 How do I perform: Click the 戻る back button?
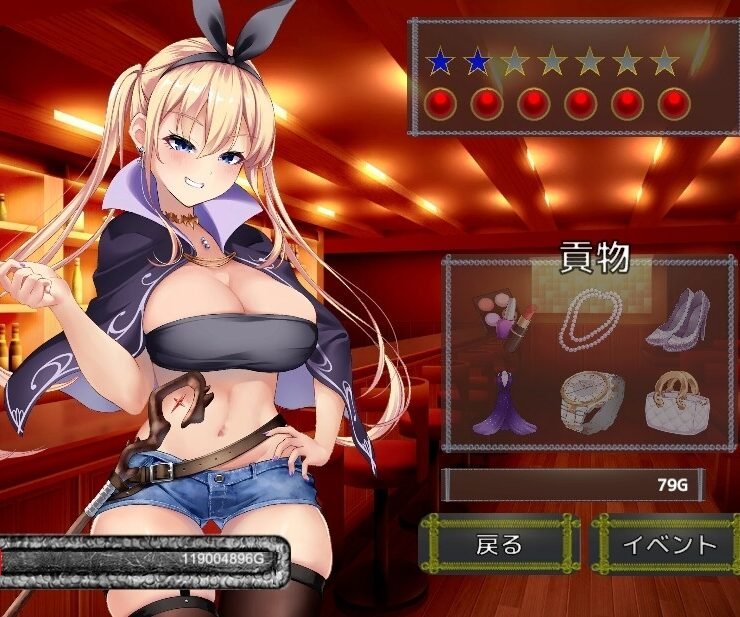point(499,544)
